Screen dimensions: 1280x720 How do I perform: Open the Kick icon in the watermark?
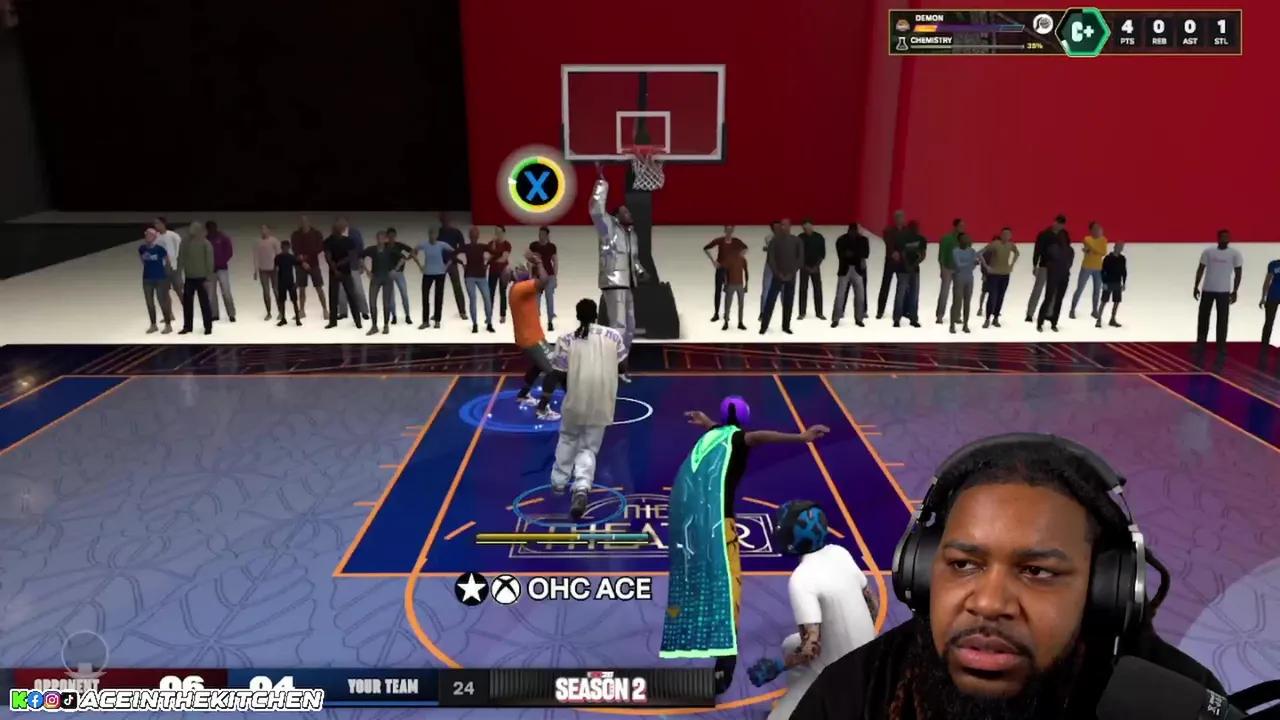18,700
